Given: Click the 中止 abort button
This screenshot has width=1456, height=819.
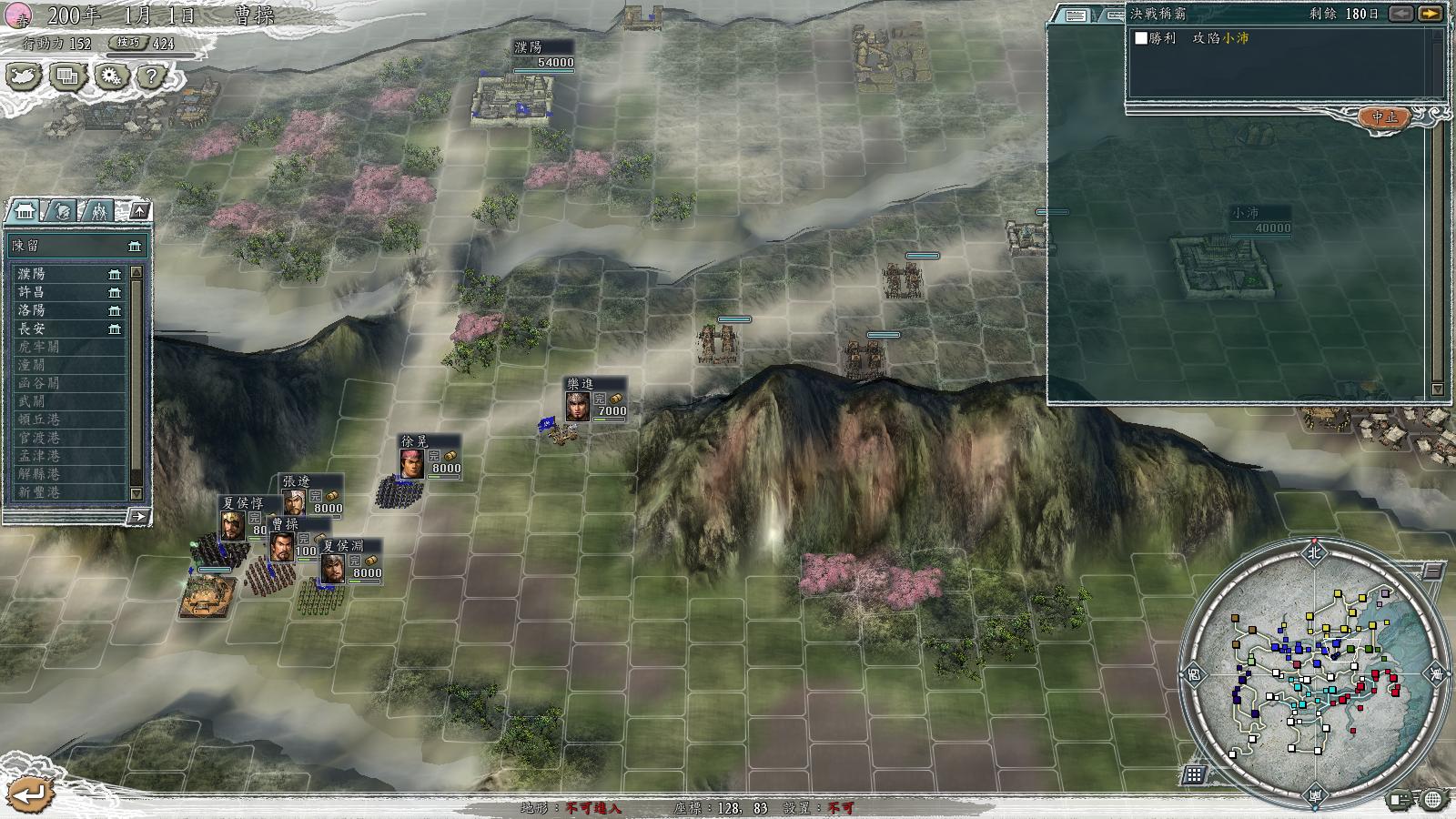Looking at the screenshot, I should (1384, 118).
